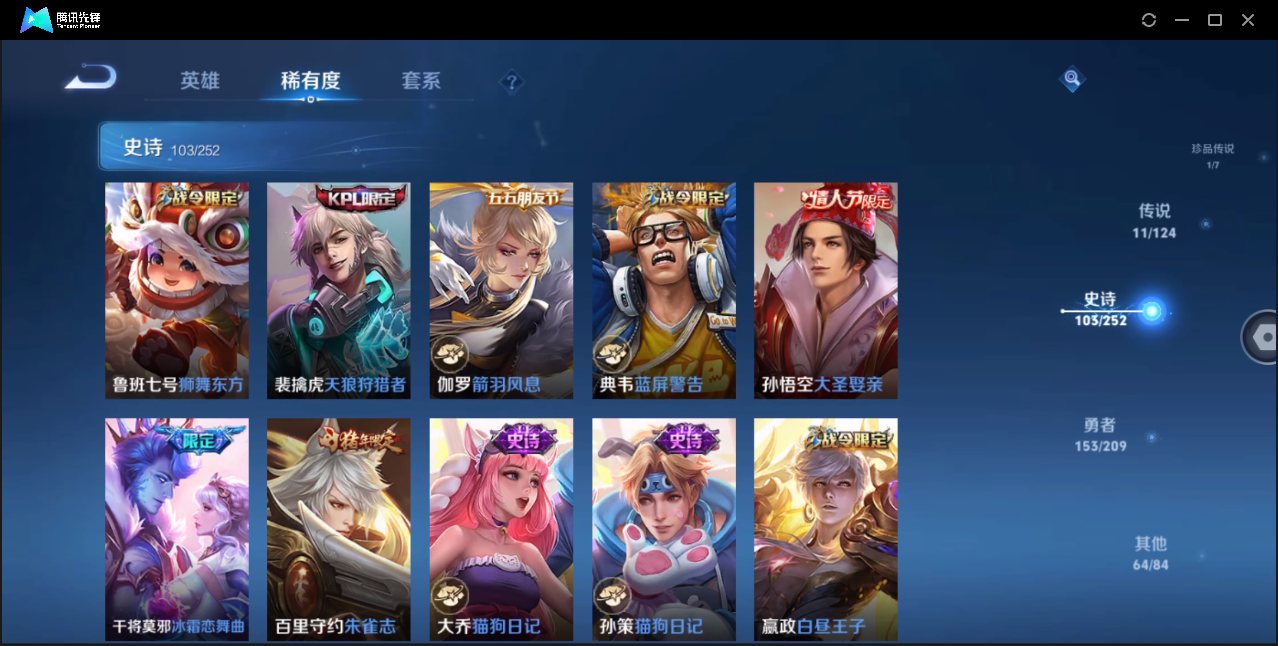View 孙悟空 大圣娶亲 skin card
This screenshot has width=1278, height=646.
(825, 290)
